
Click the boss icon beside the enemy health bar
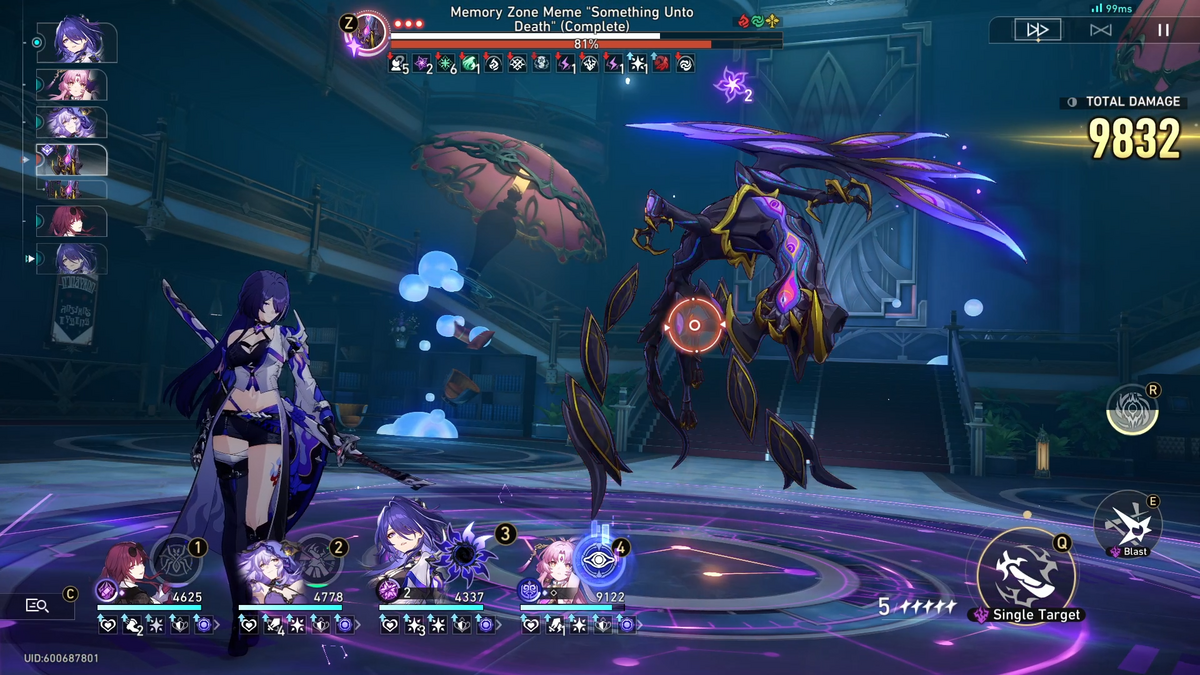coord(368,34)
